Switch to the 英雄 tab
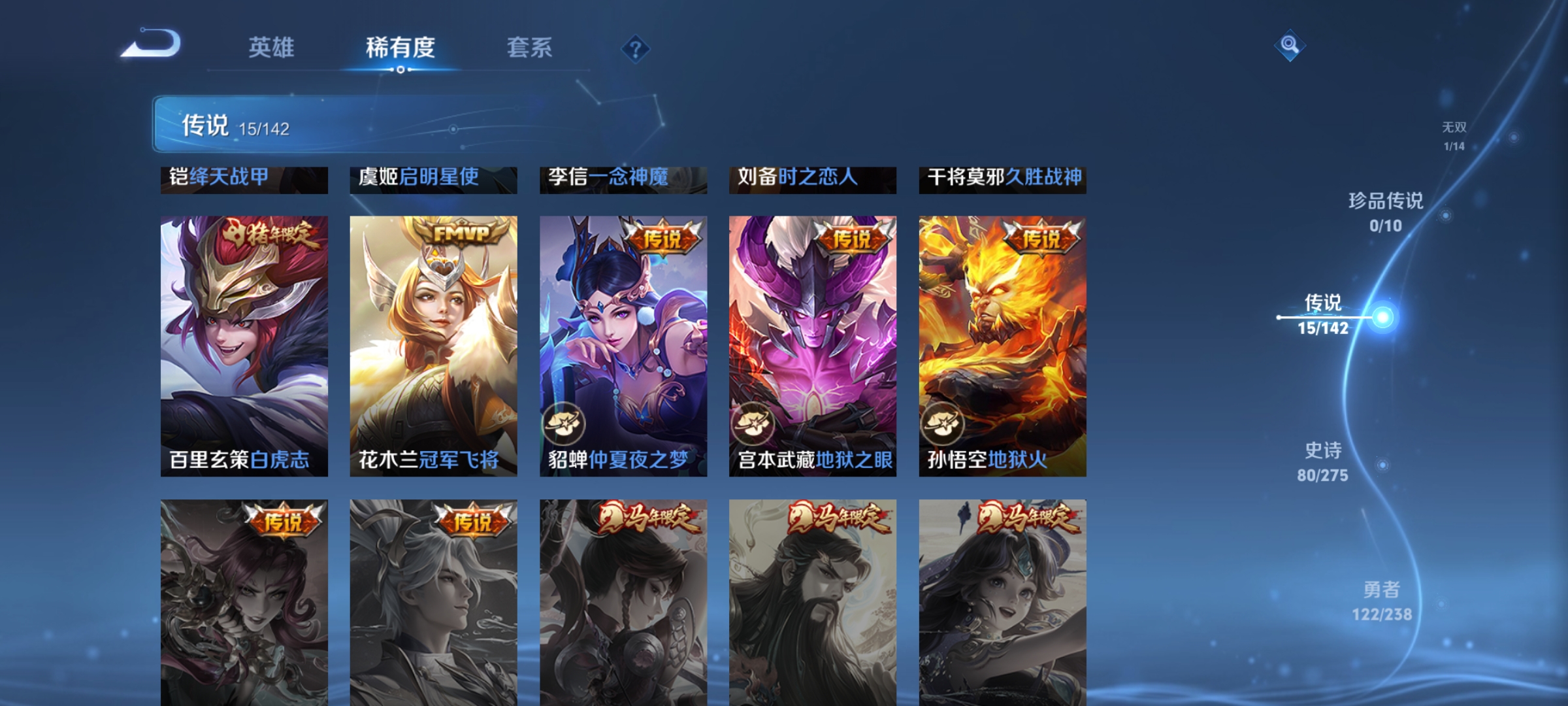The height and width of the screenshot is (706, 1568). point(272,47)
